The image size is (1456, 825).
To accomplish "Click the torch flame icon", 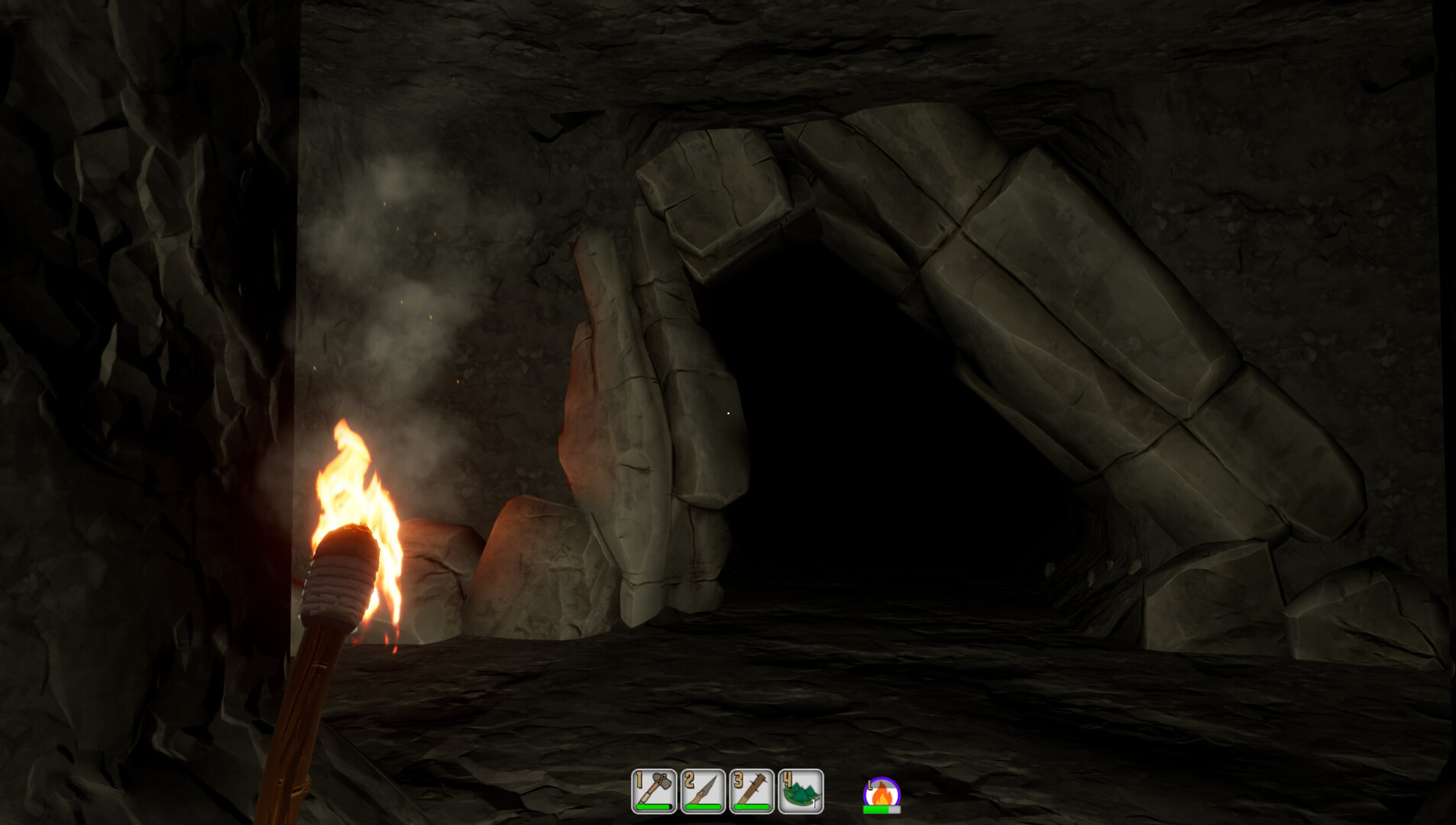I will [882, 795].
